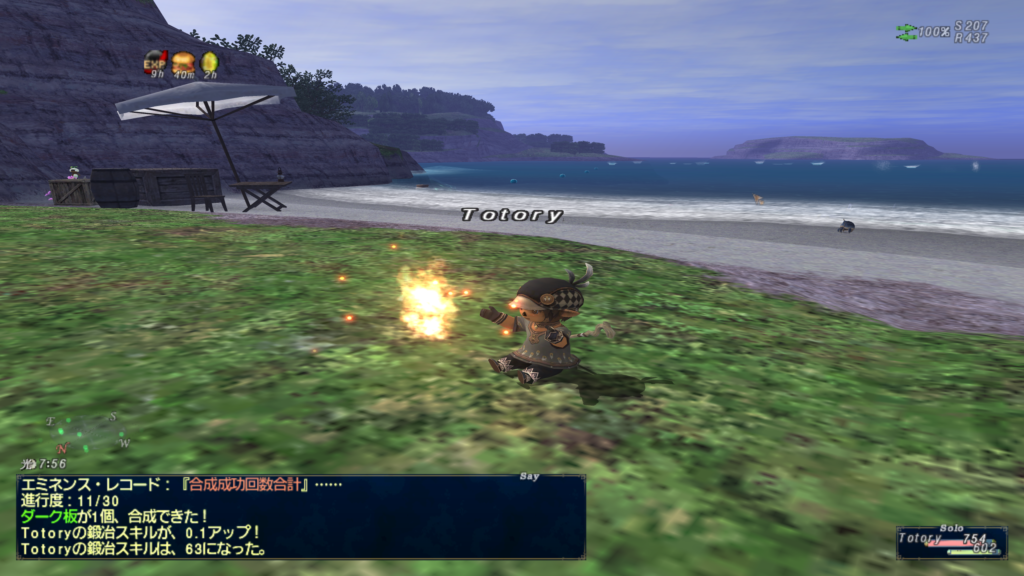
Task: Click the green connection status icon
Action: pyautogui.click(x=905, y=32)
